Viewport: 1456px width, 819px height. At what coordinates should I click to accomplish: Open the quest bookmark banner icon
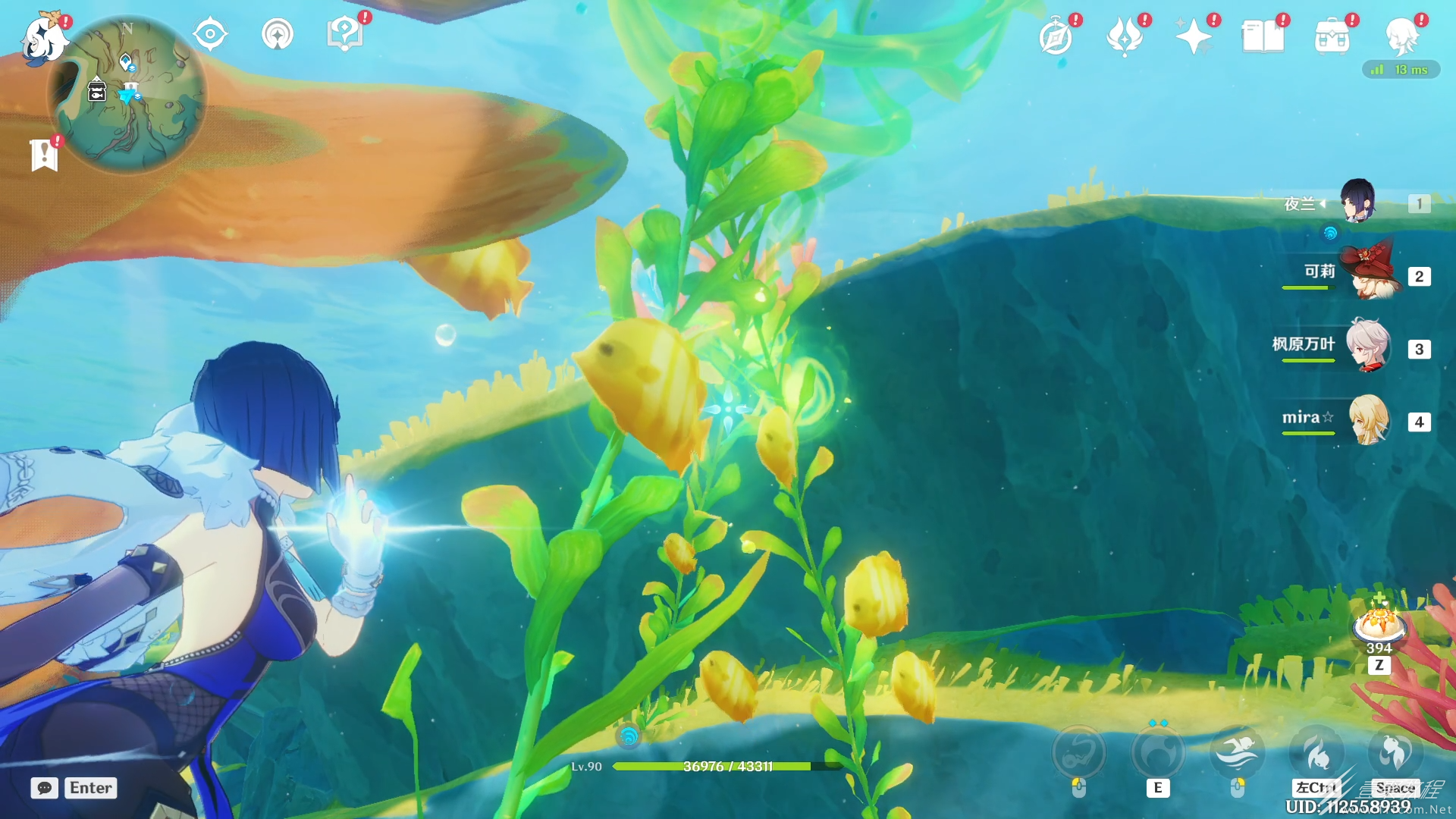tap(44, 155)
